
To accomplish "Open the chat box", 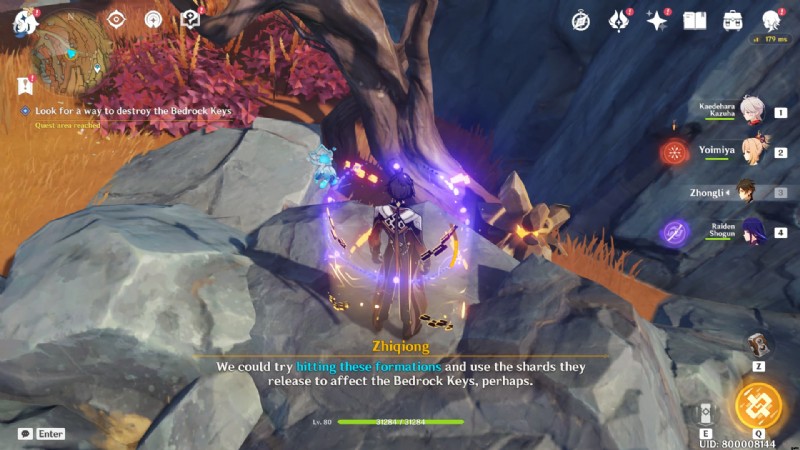I will [42, 434].
